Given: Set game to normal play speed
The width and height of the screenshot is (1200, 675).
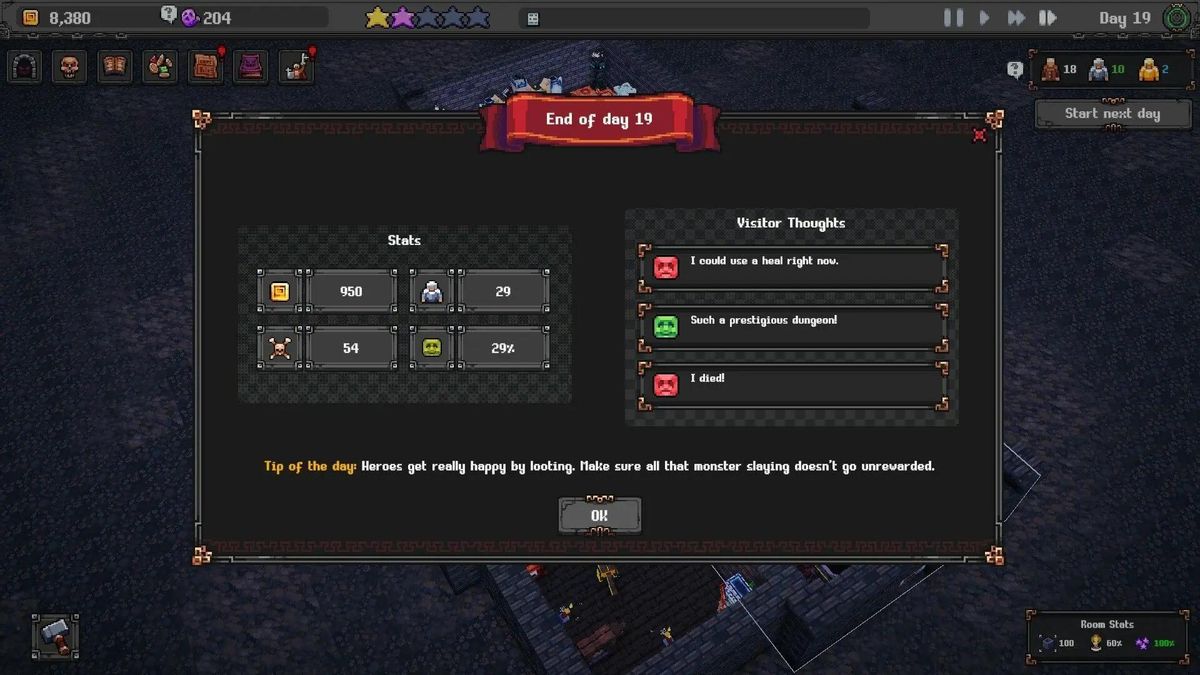Looking at the screenshot, I should click(x=984, y=18).
